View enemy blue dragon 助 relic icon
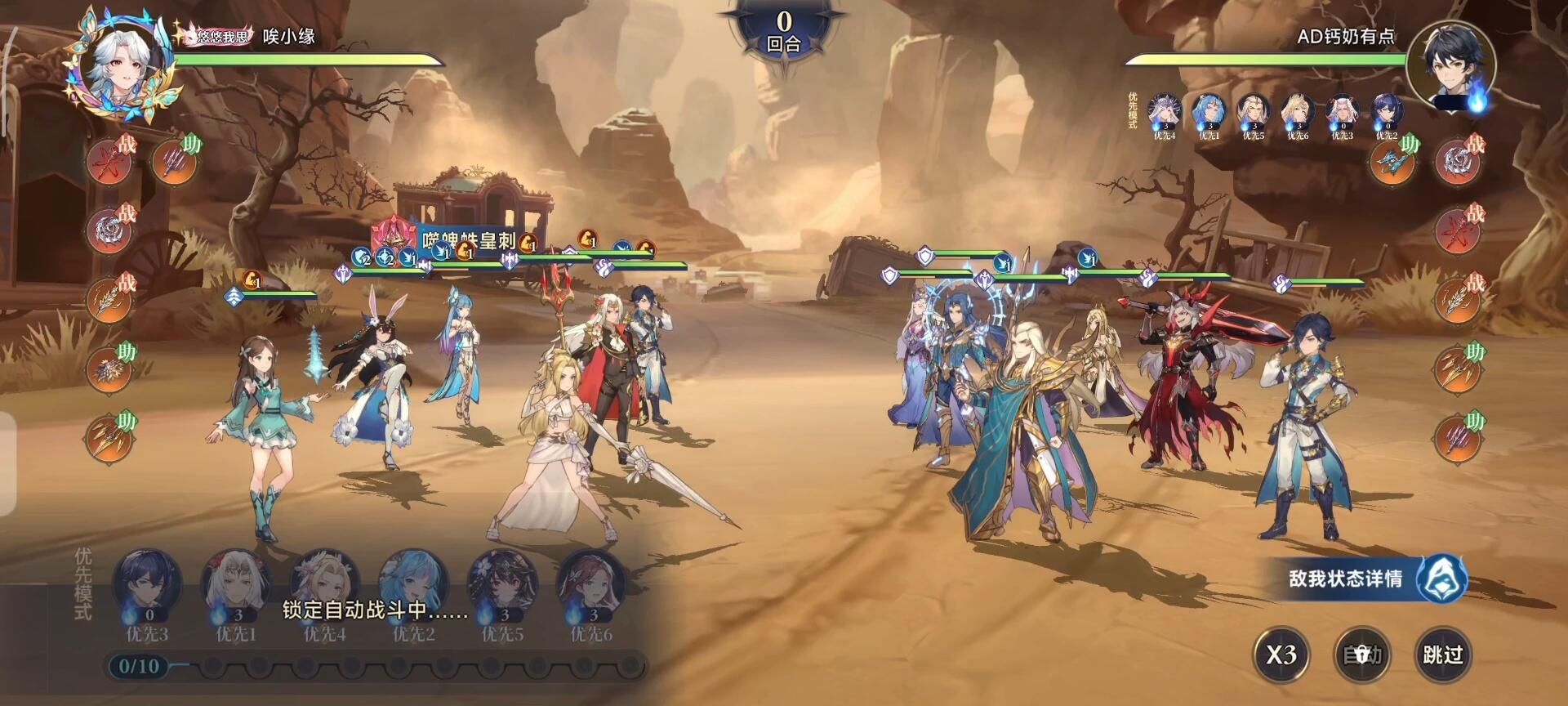Image resolution: width=1568 pixels, height=706 pixels. (x=1392, y=163)
